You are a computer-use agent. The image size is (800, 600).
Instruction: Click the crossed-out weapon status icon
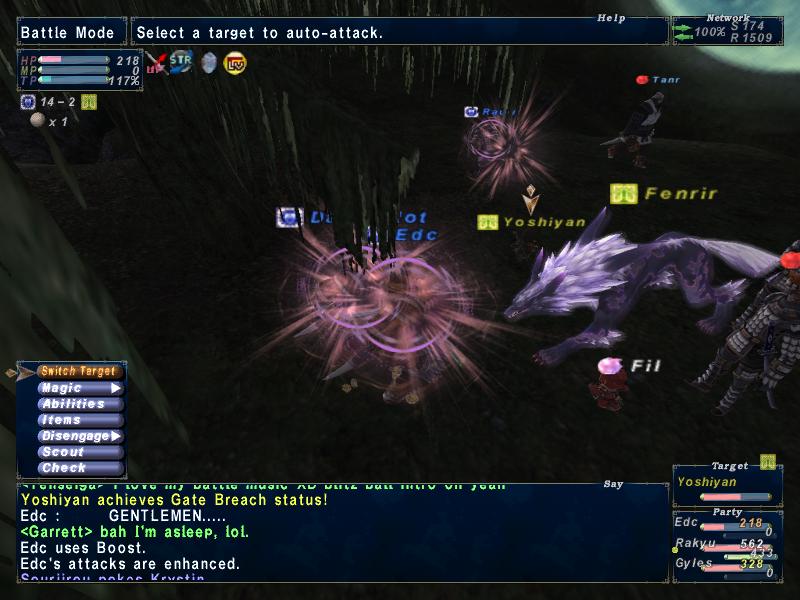tap(155, 63)
